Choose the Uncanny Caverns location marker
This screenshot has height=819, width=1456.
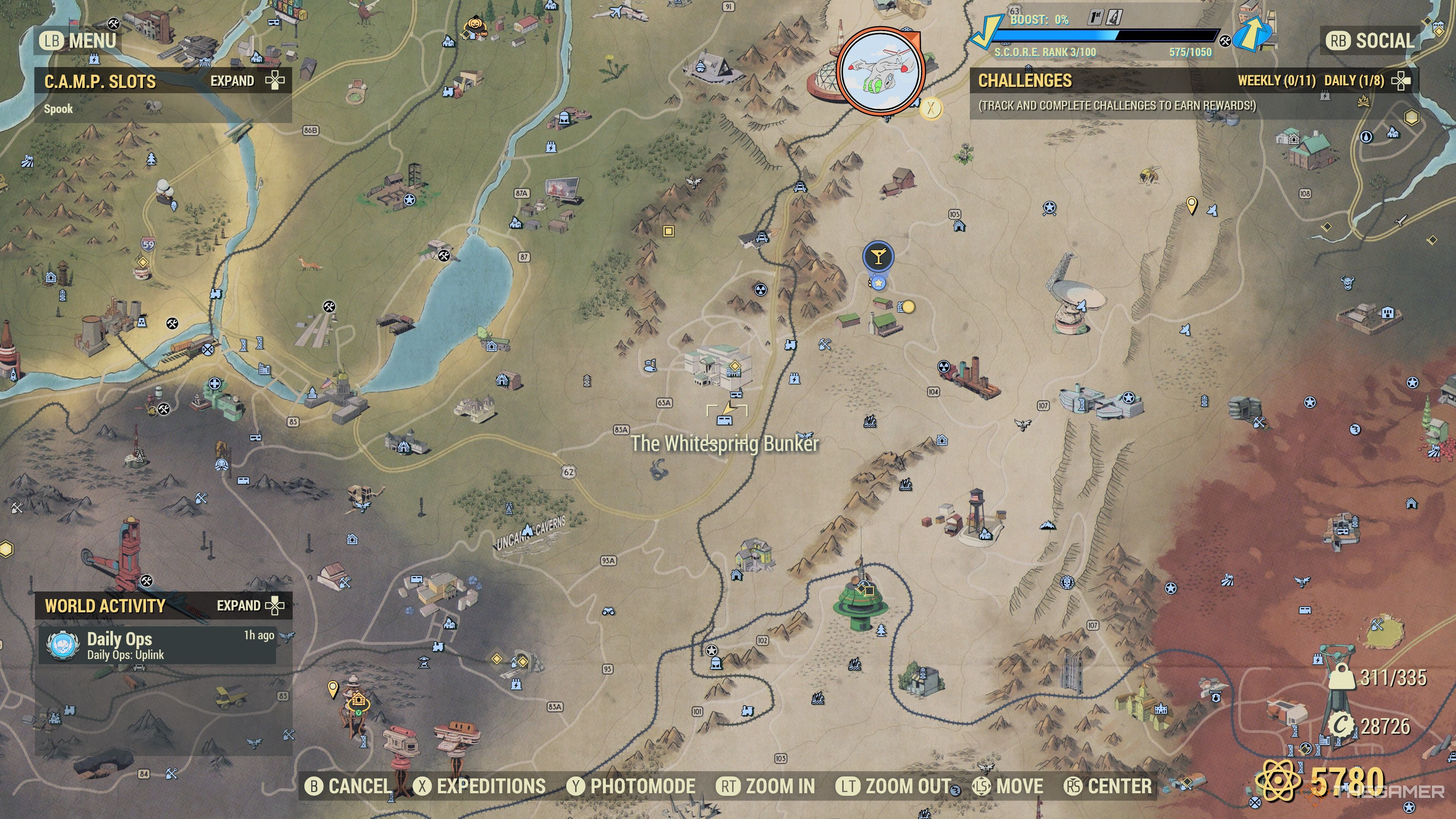528,530
